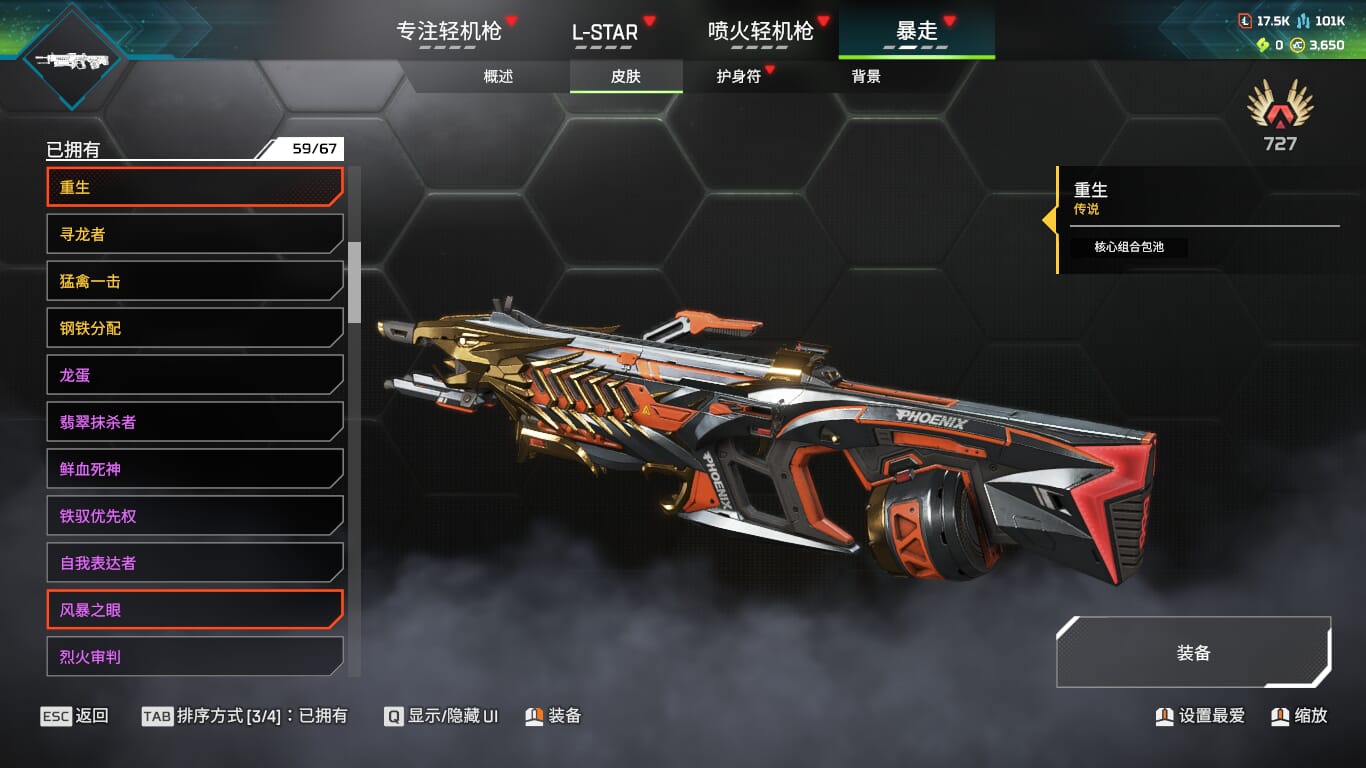1366x768 pixels.
Task: Switch to the 皮肤 skins sub-tab
Action: [x=626, y=77]
